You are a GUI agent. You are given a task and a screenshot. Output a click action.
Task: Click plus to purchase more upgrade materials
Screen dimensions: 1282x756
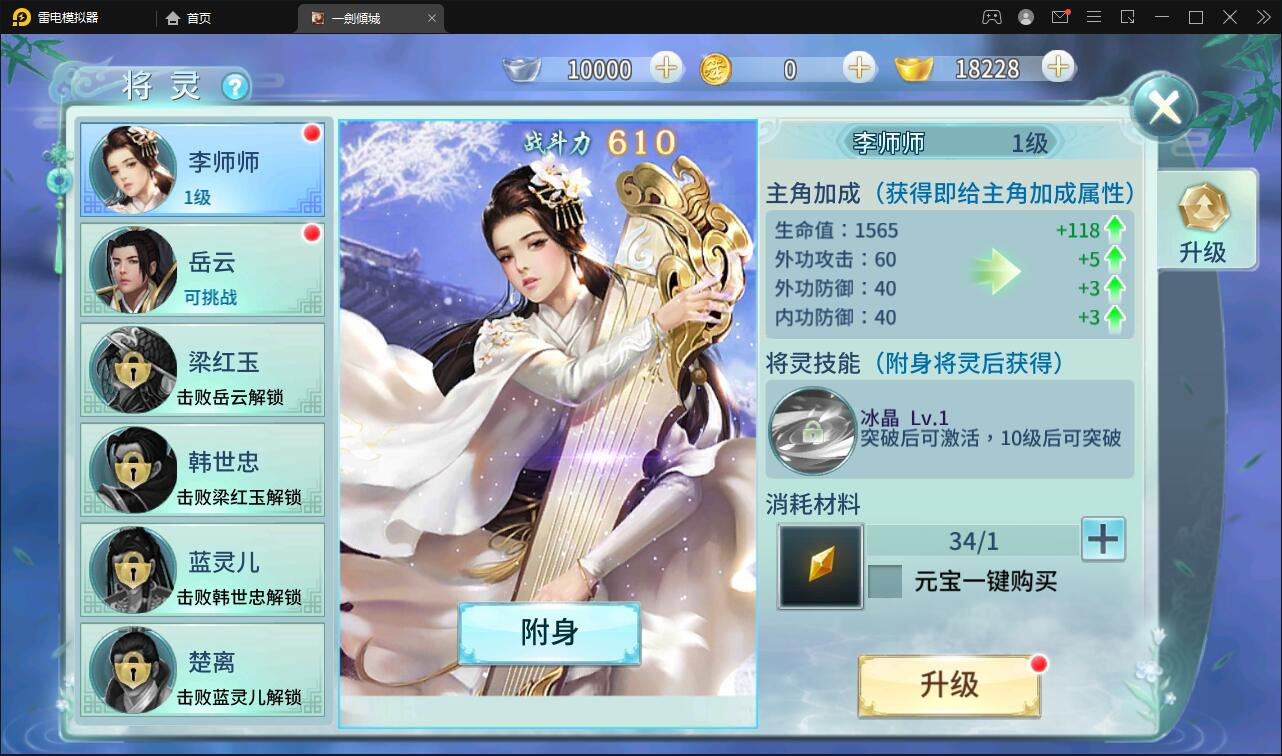click(1101, 539)
